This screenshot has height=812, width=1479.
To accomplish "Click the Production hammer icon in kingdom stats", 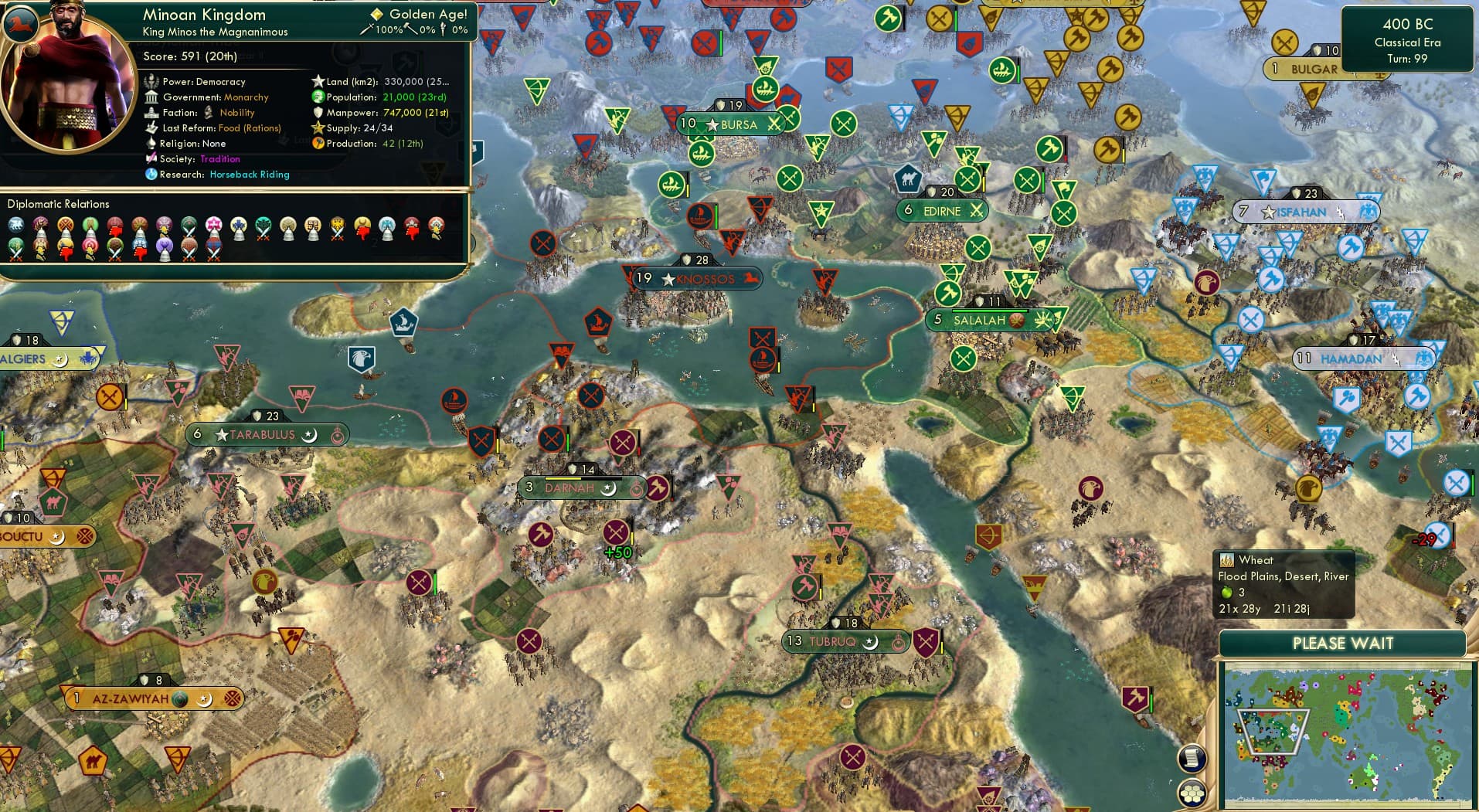I will click(318, 144).
